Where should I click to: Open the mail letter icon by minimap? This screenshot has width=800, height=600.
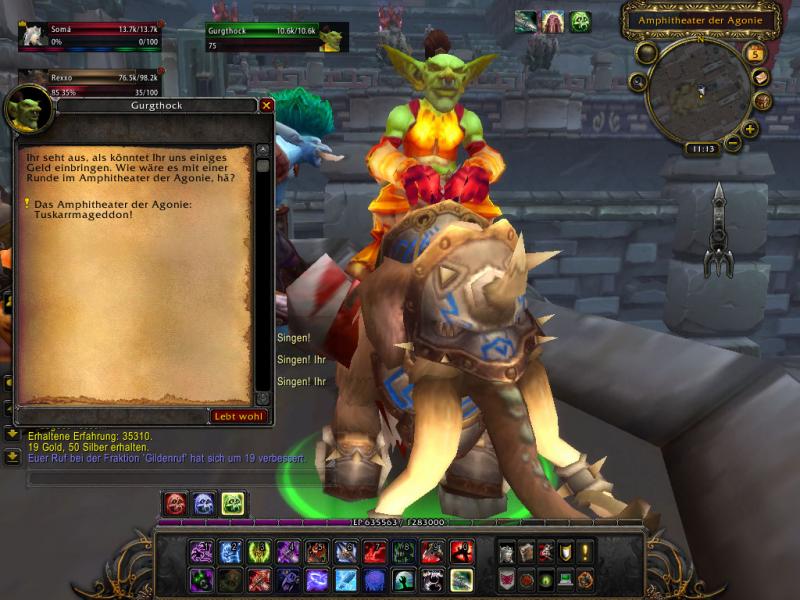(x=761, y=78)
